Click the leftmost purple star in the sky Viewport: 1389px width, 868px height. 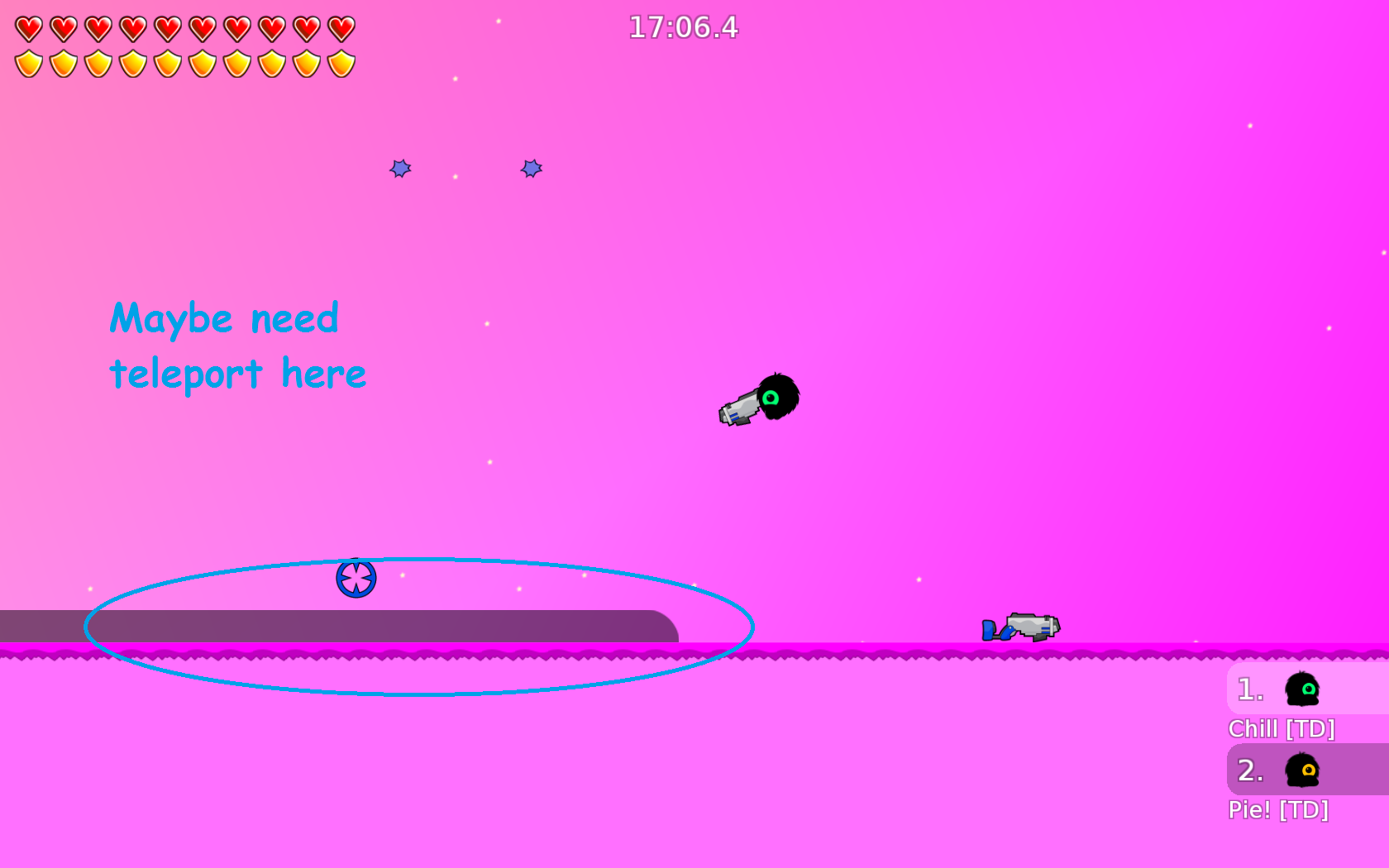pos(399,169)
